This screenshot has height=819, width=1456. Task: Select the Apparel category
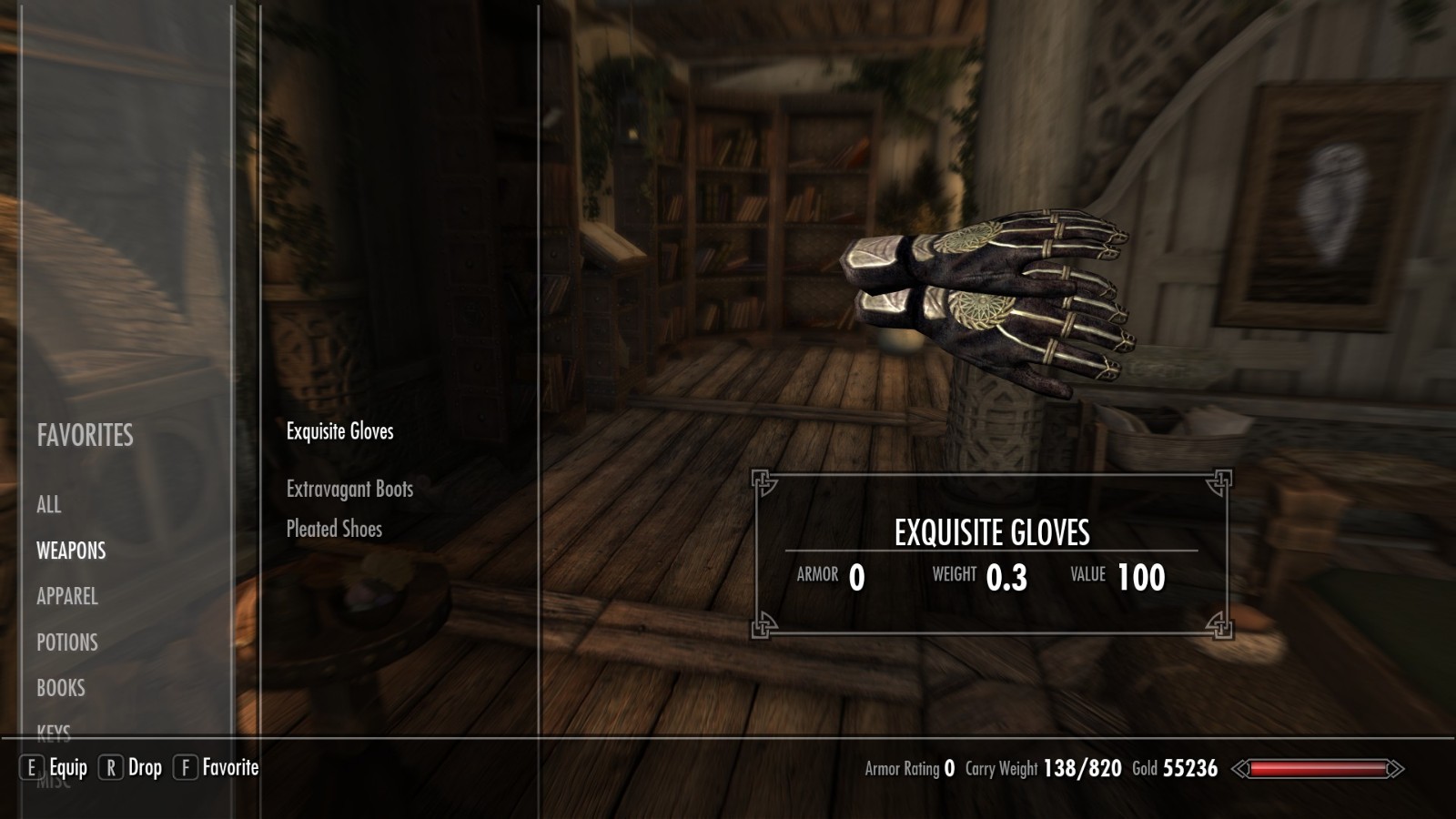pos(67,597)
